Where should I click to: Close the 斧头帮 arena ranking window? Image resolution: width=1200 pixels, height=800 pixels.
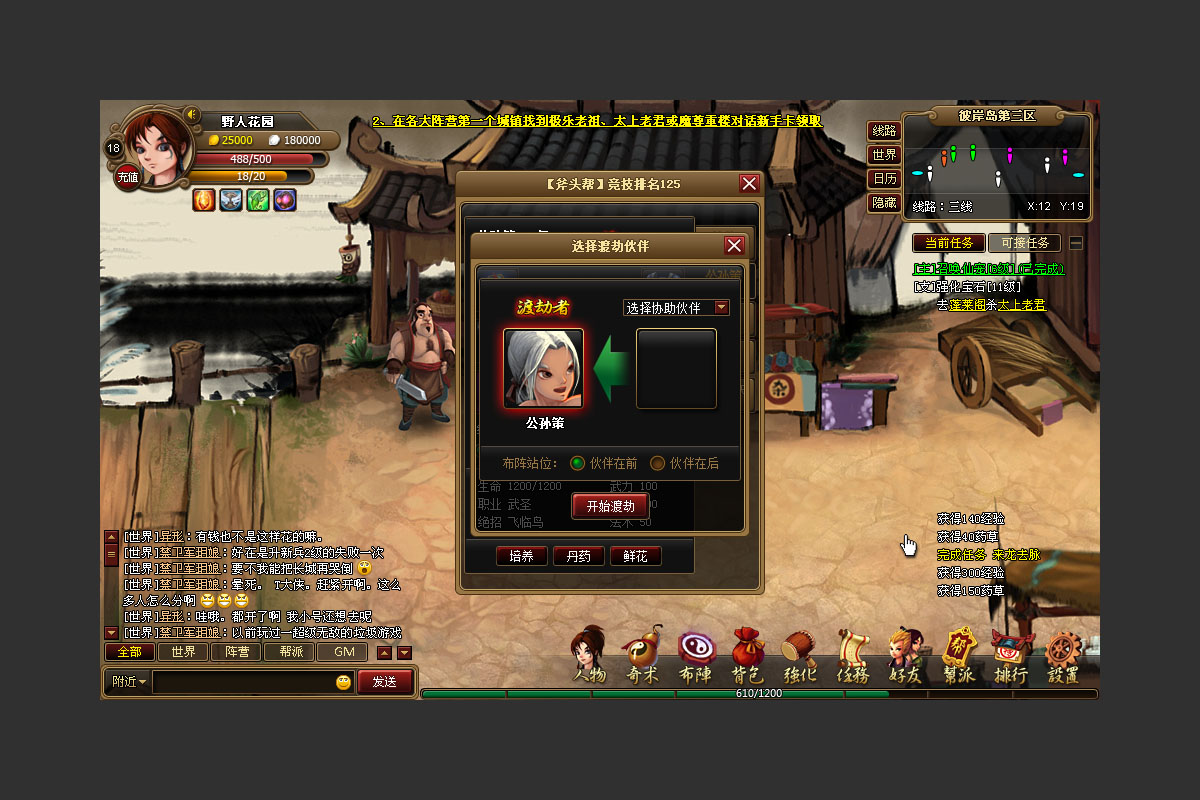(749, 183)
